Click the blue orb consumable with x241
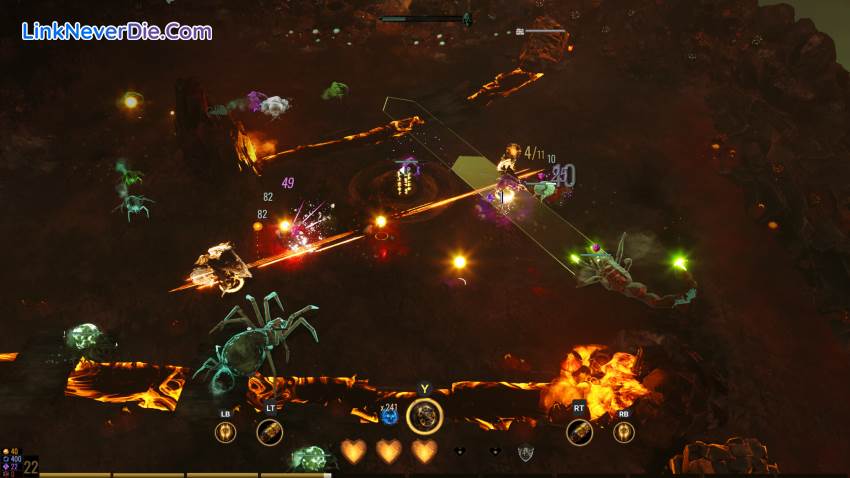Image resolution: width=850 pixels, height=478 pixels. pos(390,416)
